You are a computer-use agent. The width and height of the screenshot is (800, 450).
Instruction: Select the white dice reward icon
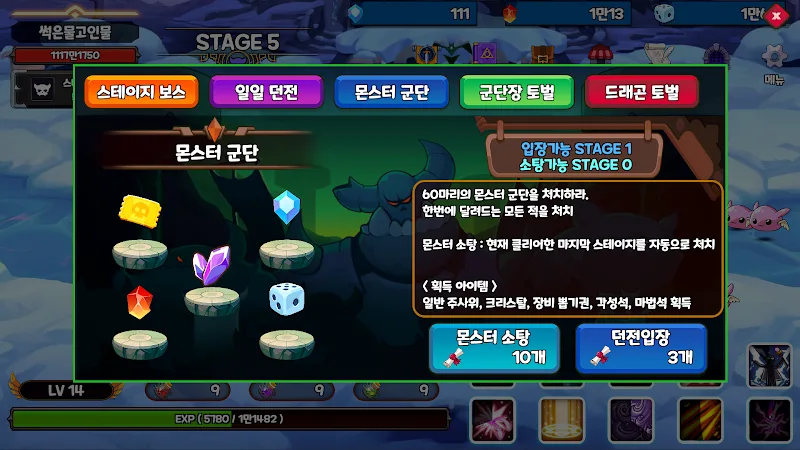point(283,298)
